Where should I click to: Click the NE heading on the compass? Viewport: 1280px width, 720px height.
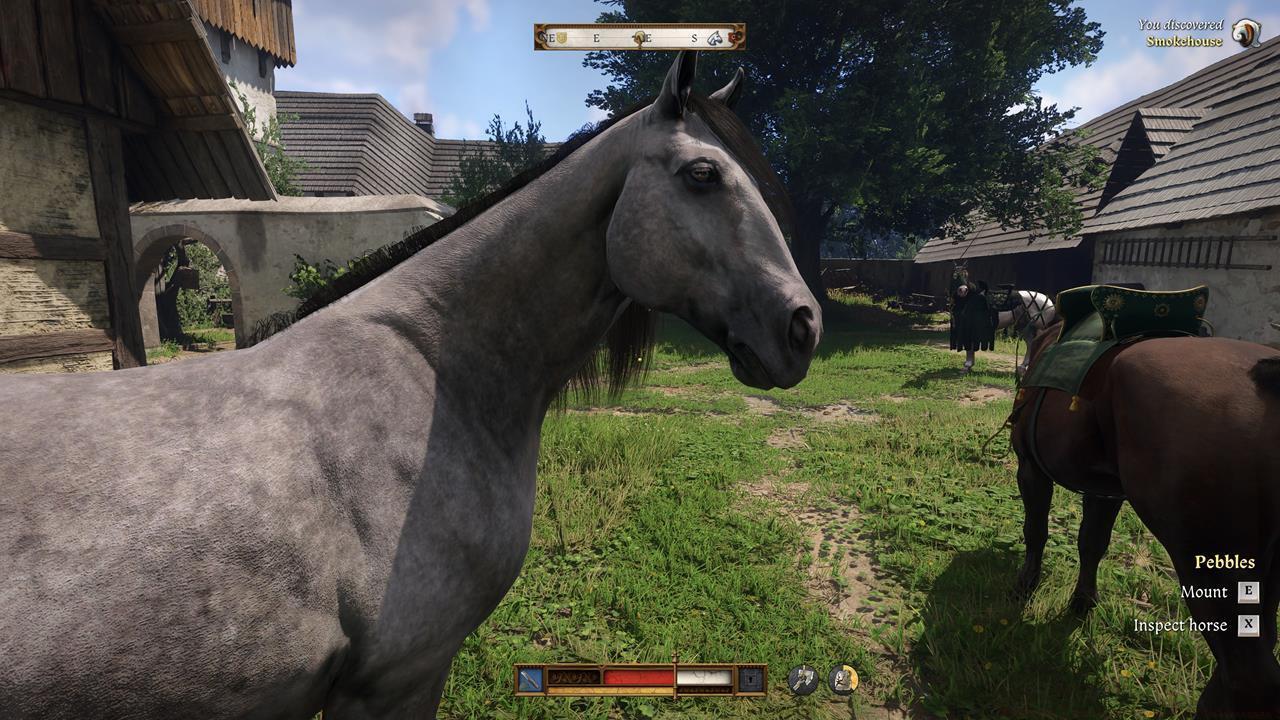[546, 38]
